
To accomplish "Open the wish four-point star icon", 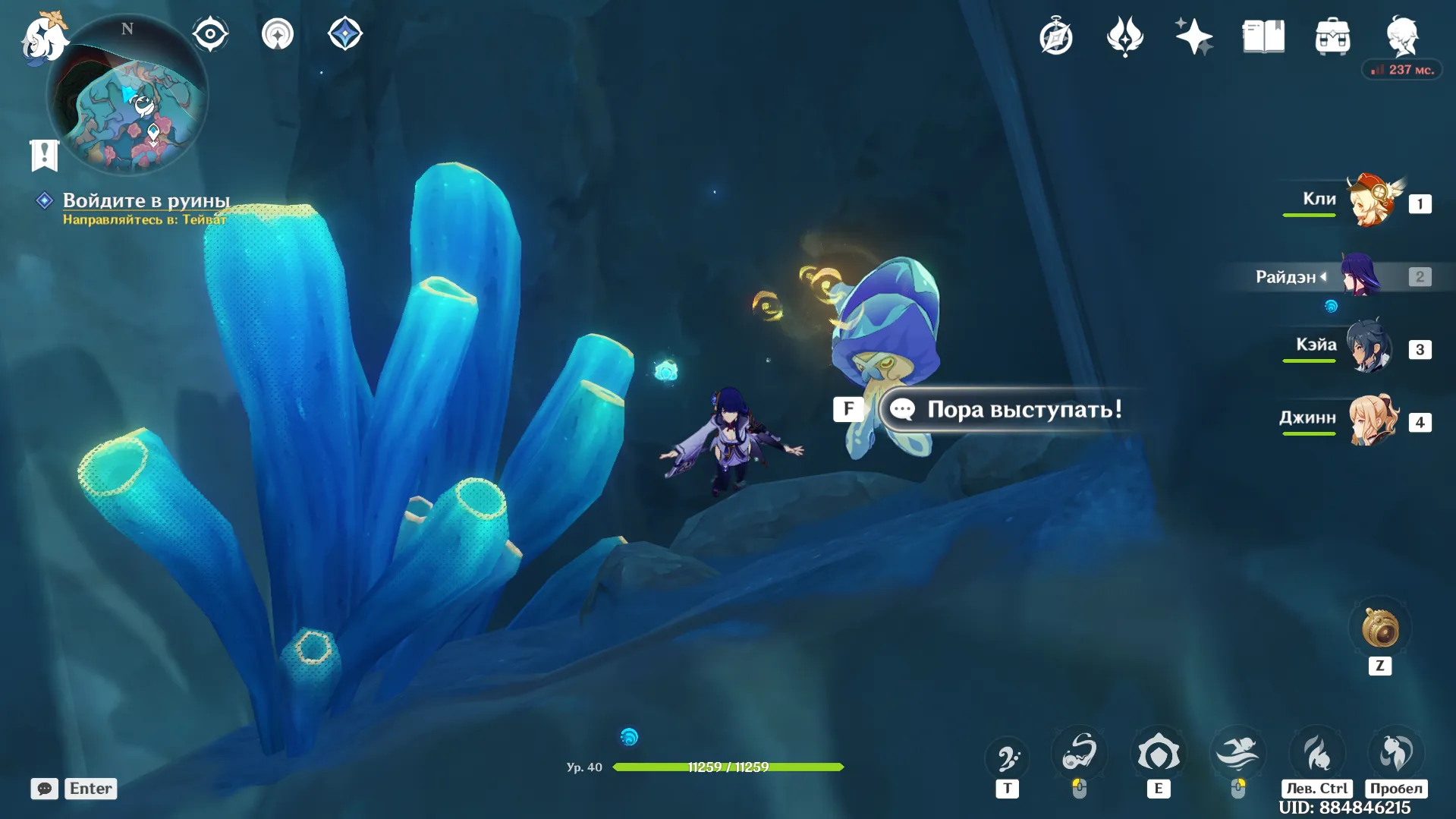I will (x=1193, y=36).
